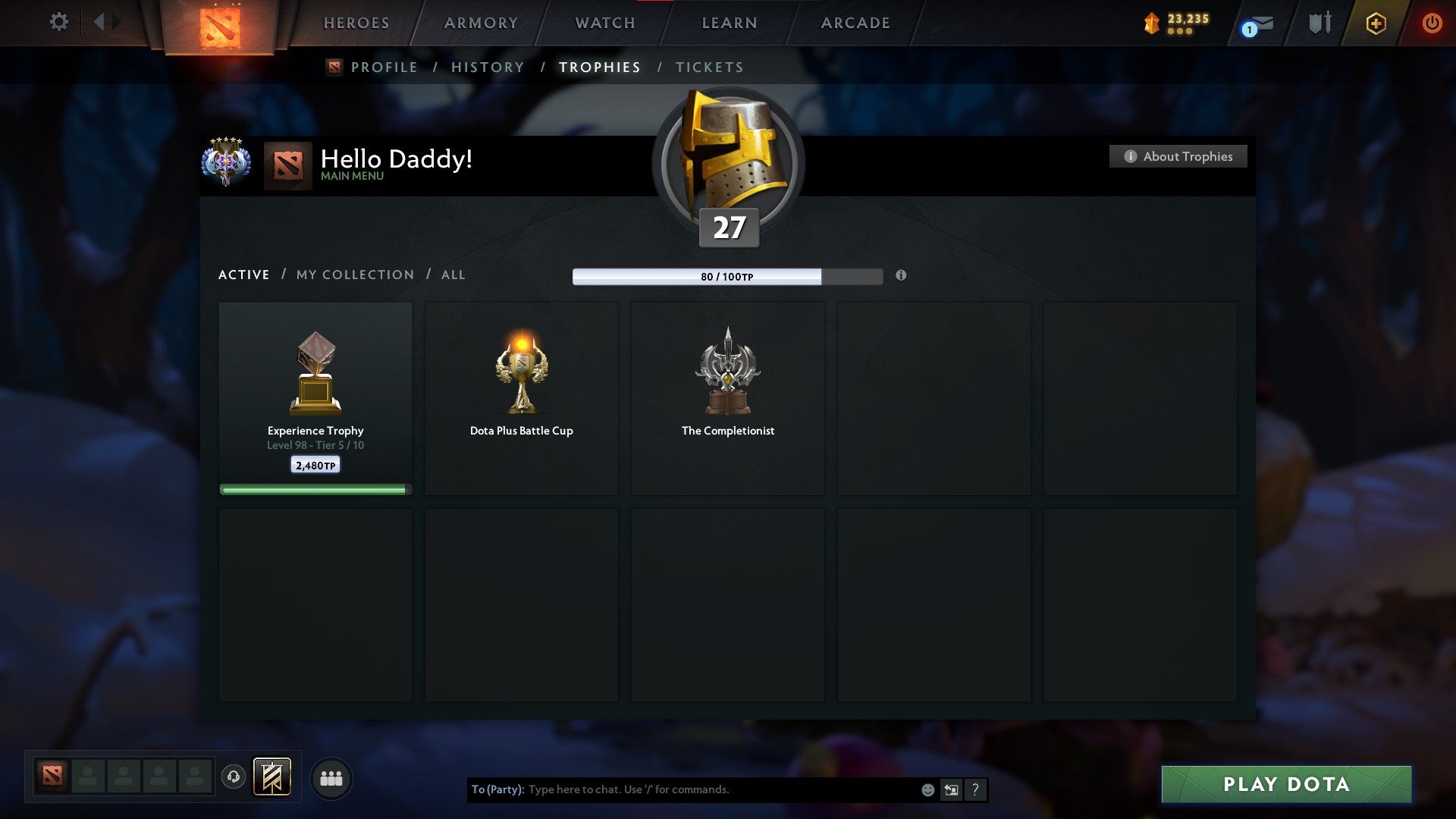Viewport: 1456px width, 819px height.
Task: Select the Armory shield and sword icon
Action: [x=1319, y=22]
